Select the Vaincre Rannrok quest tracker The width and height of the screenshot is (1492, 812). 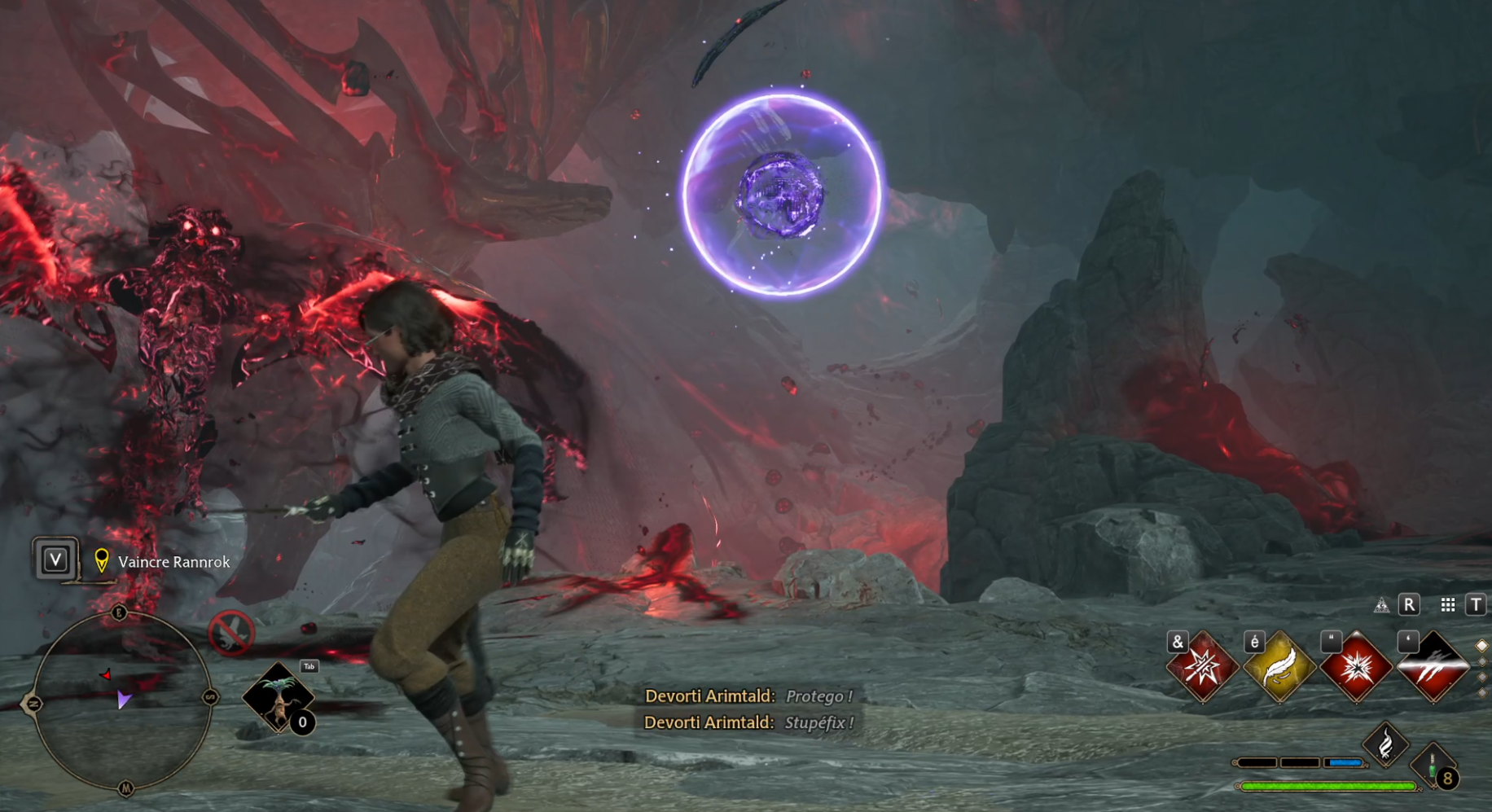(x=173, y=562)
